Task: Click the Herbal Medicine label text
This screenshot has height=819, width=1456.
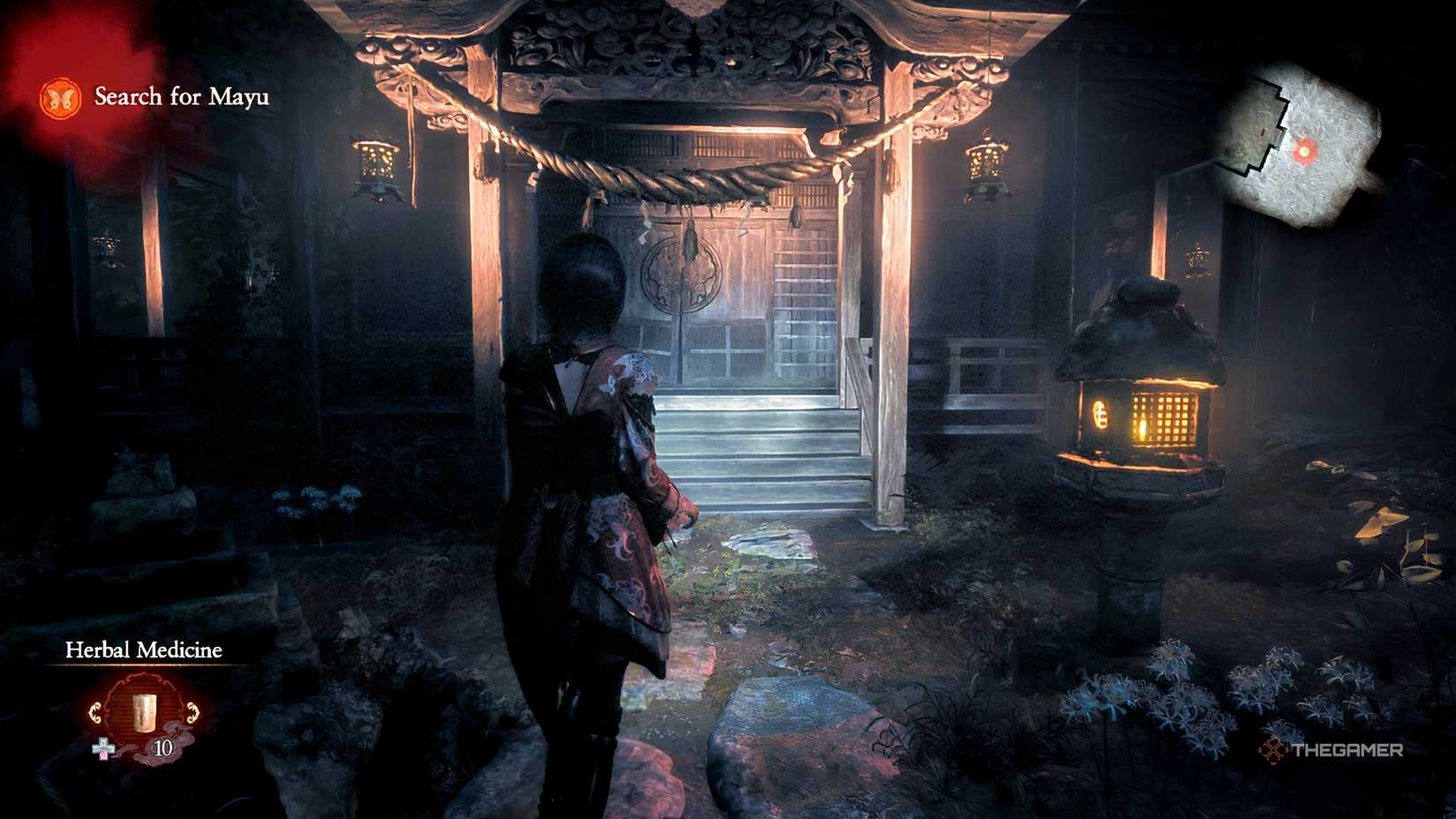Action: point(144,651)
